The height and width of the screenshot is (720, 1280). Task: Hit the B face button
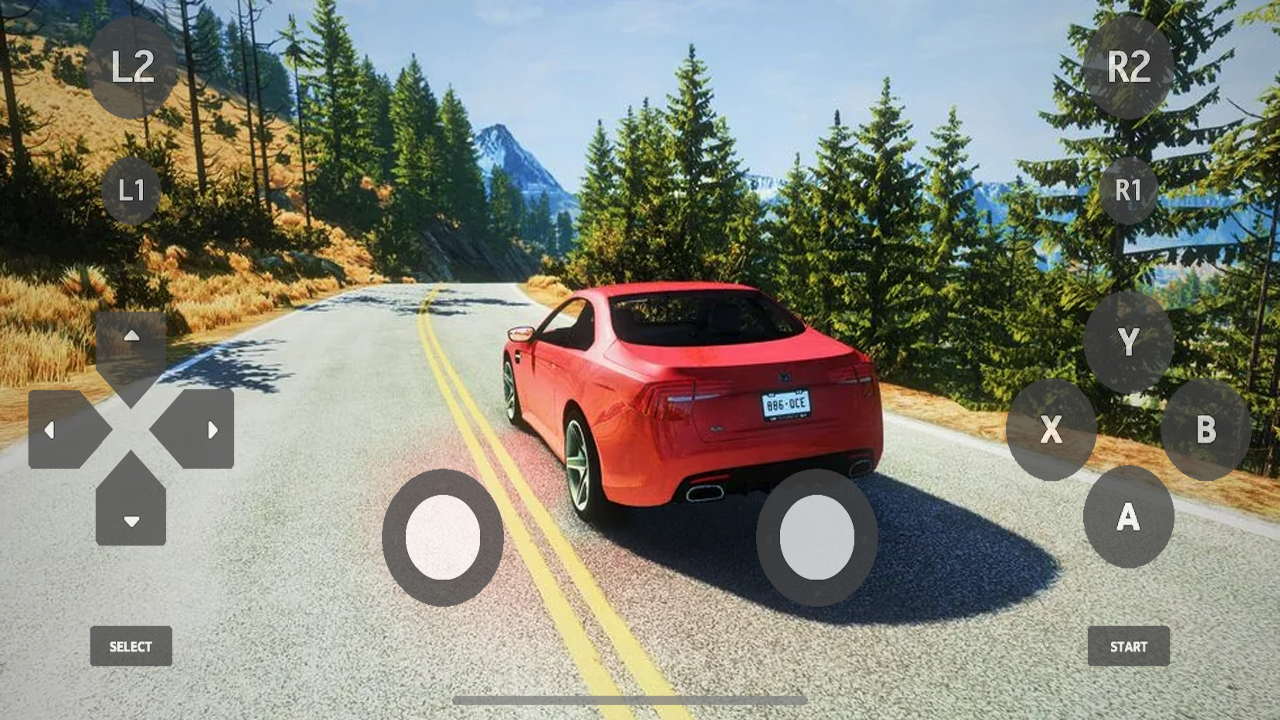point(1206,430)
